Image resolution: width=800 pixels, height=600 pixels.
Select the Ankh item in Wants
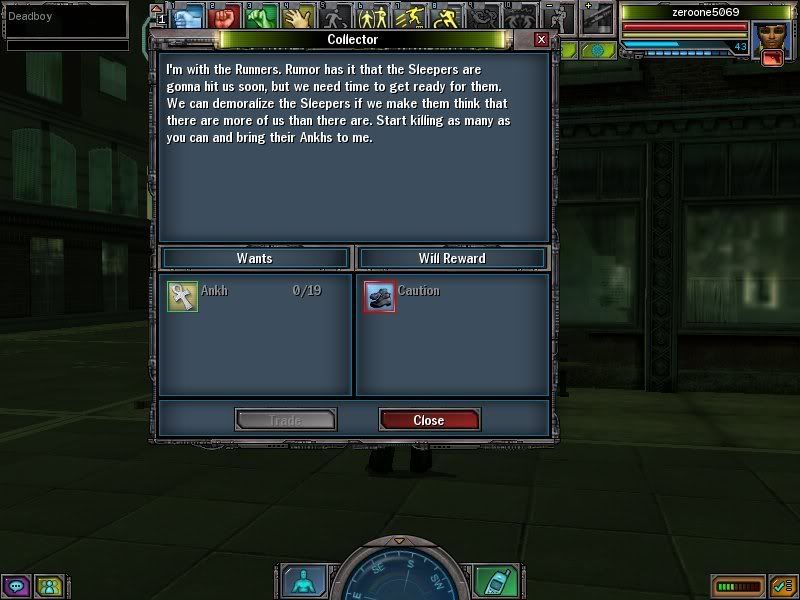click(x=183, y=296)
